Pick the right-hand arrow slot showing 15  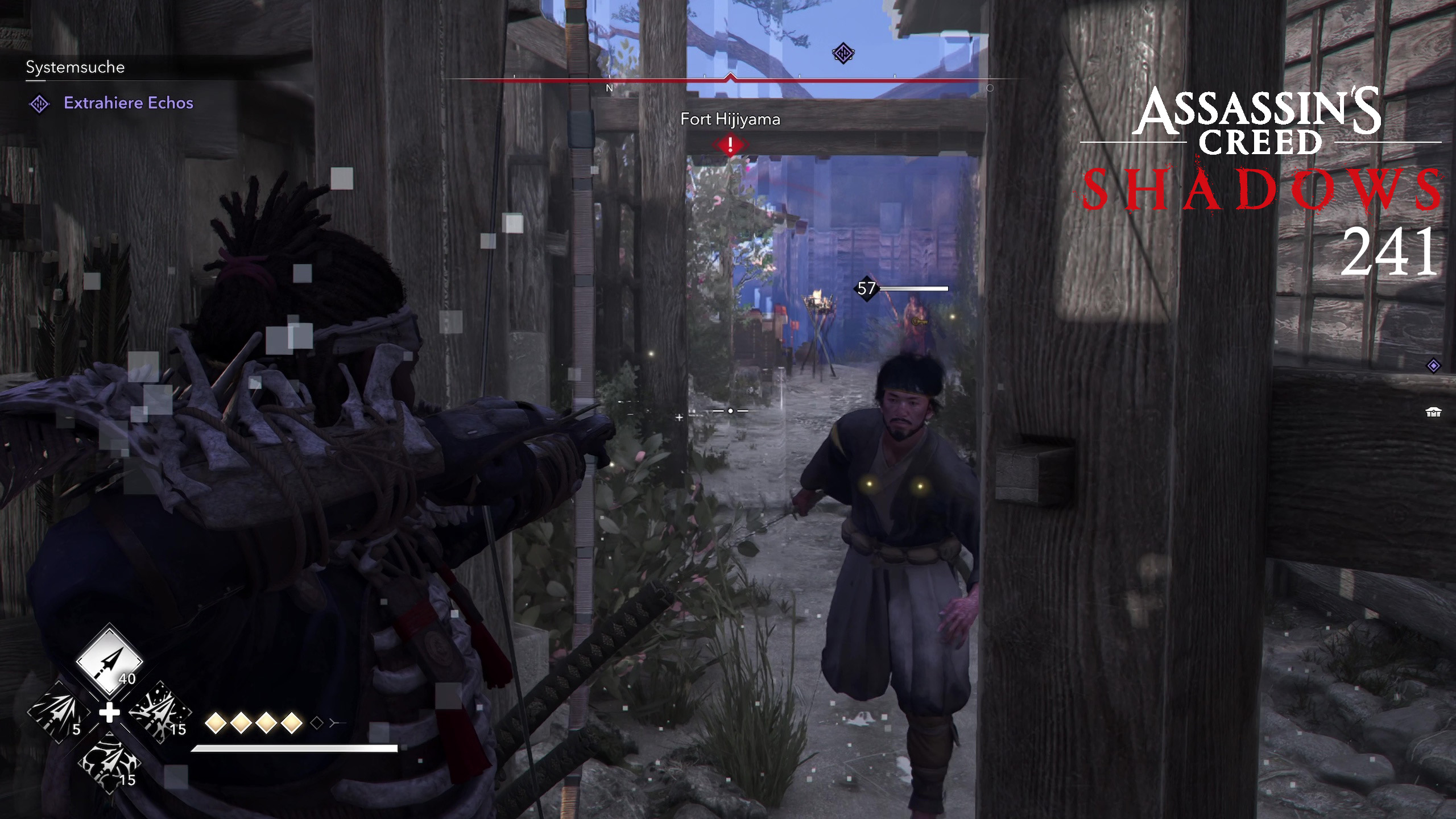160,713
